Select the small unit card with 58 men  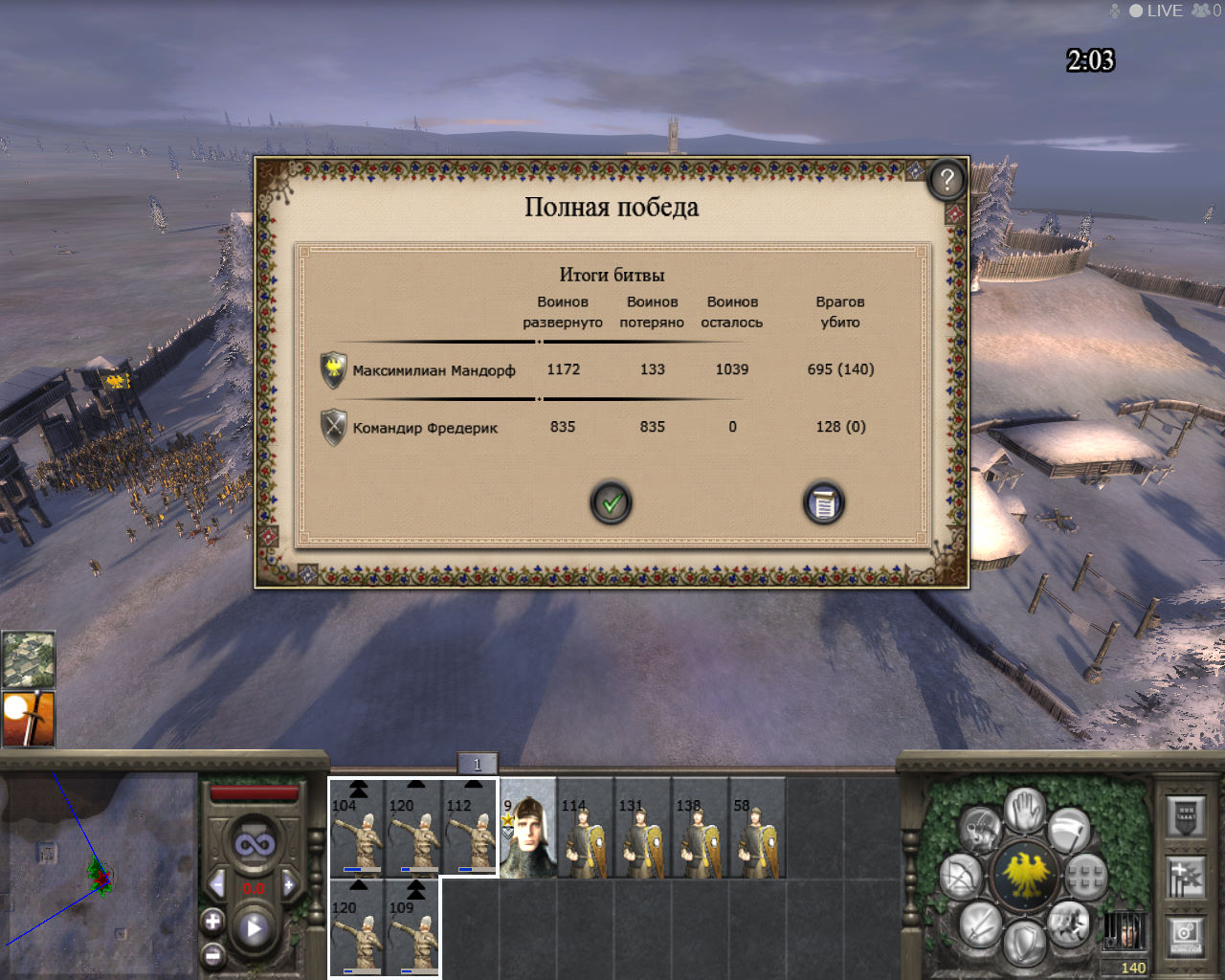coord(757,829)
